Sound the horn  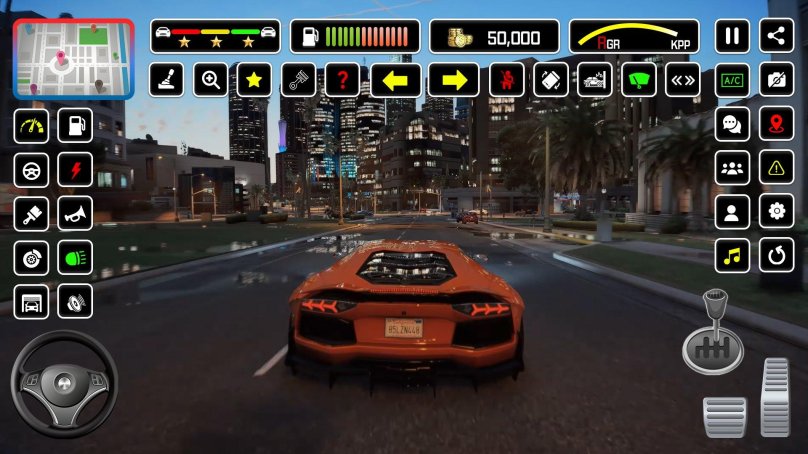(75, 212)
